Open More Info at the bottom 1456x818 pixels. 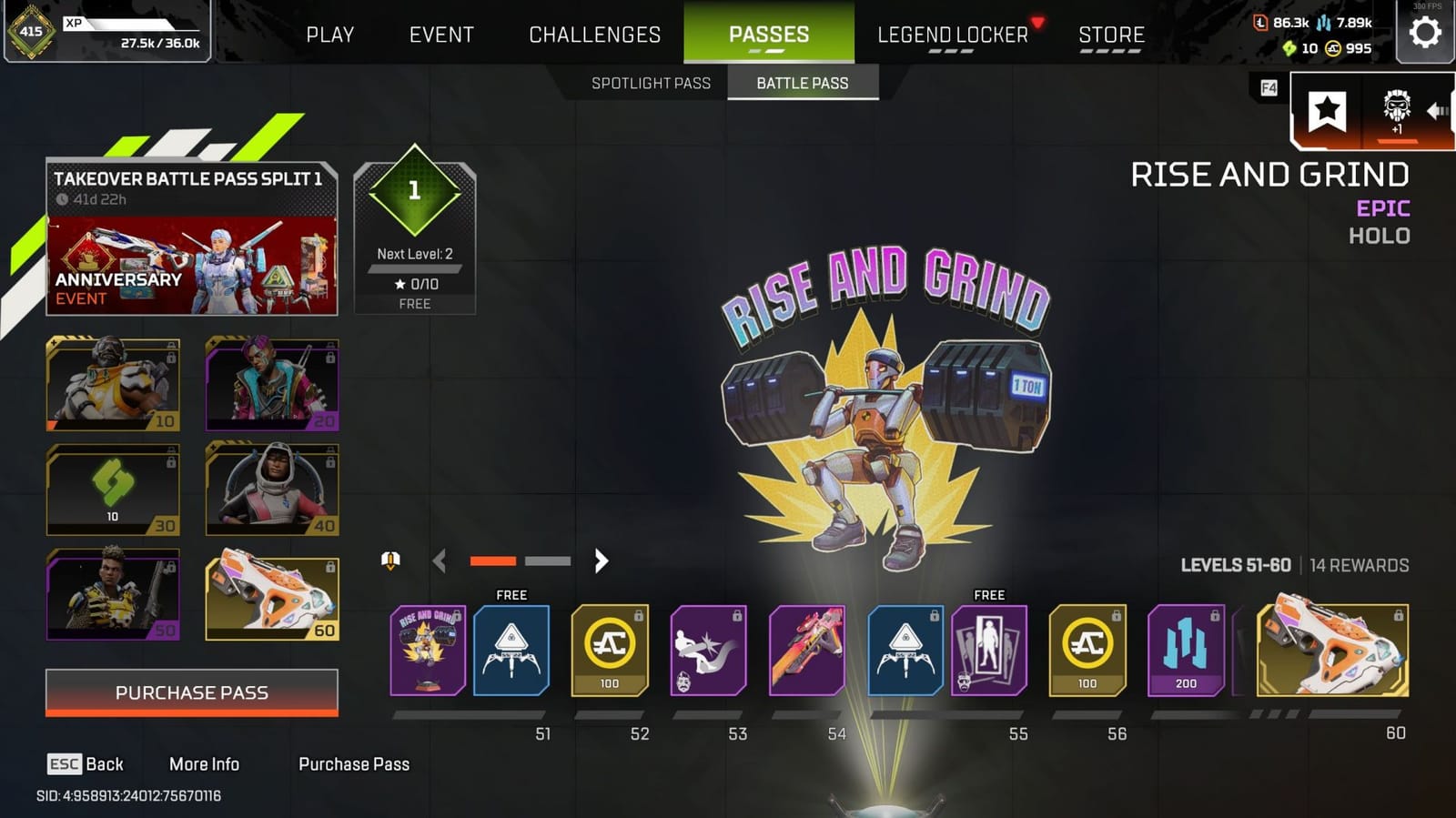205,764
